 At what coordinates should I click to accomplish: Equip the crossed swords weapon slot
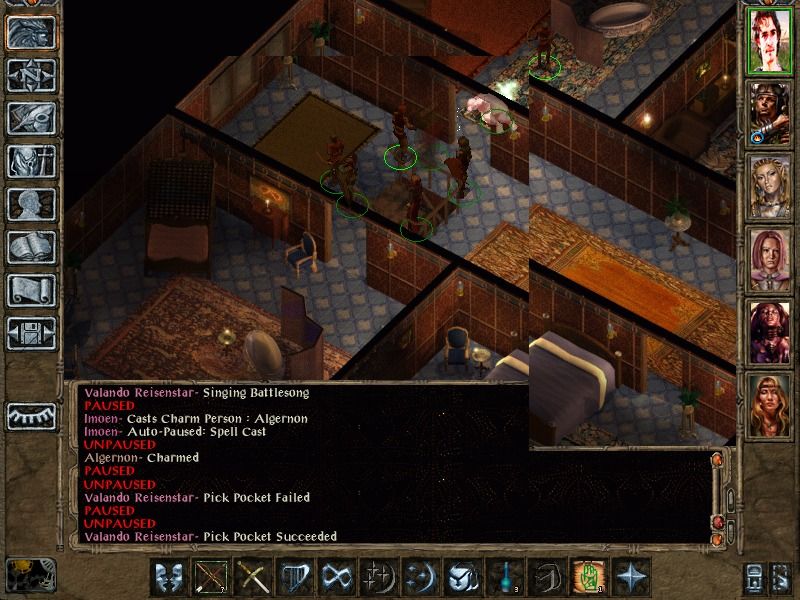click(251, 578)
